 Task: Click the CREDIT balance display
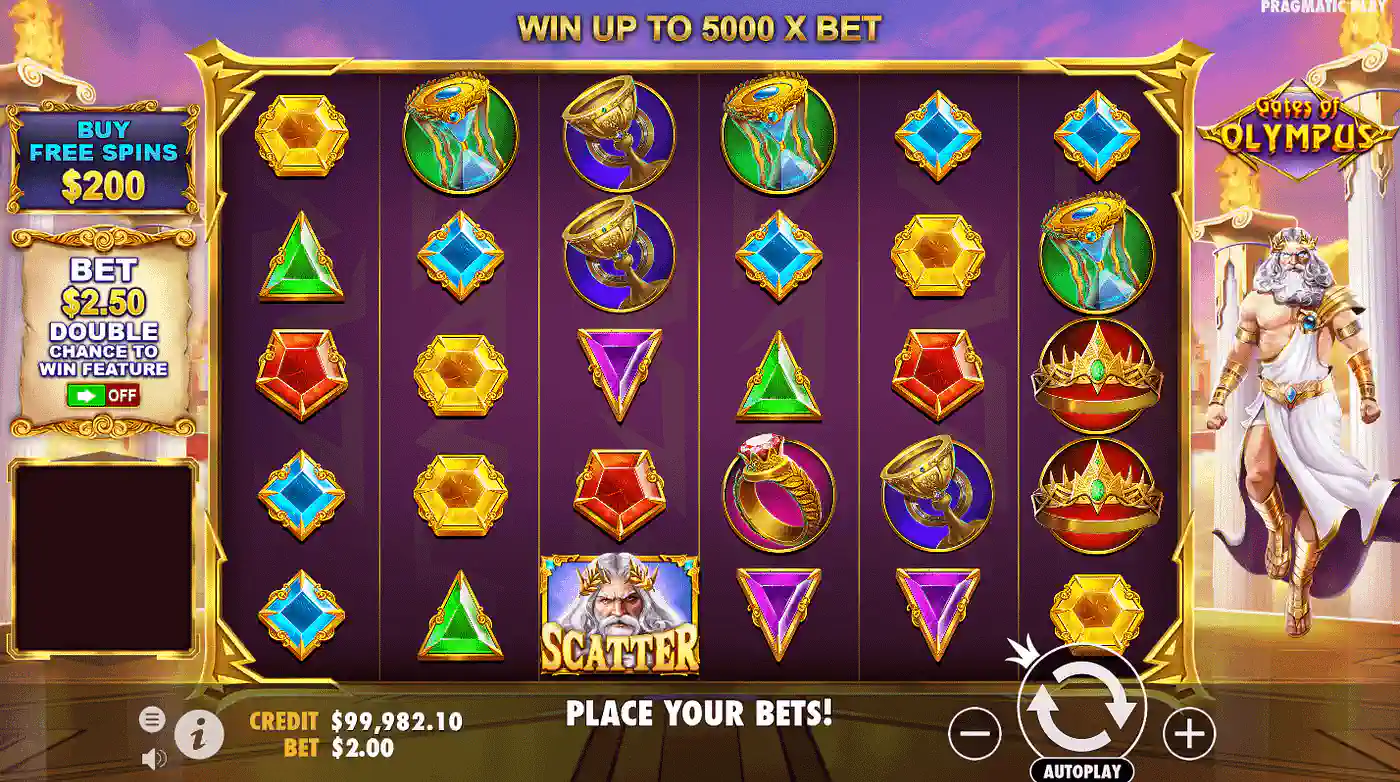tap(352, 718)
